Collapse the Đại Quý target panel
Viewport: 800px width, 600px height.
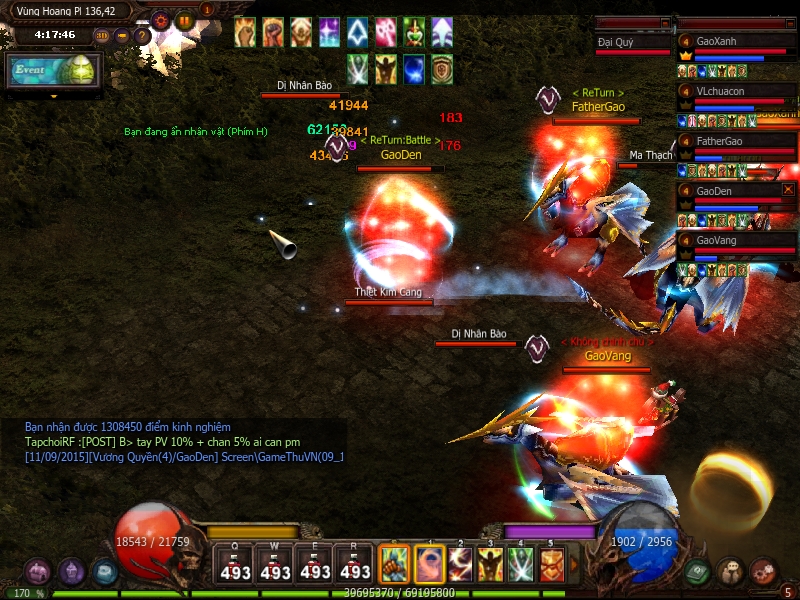665,22
